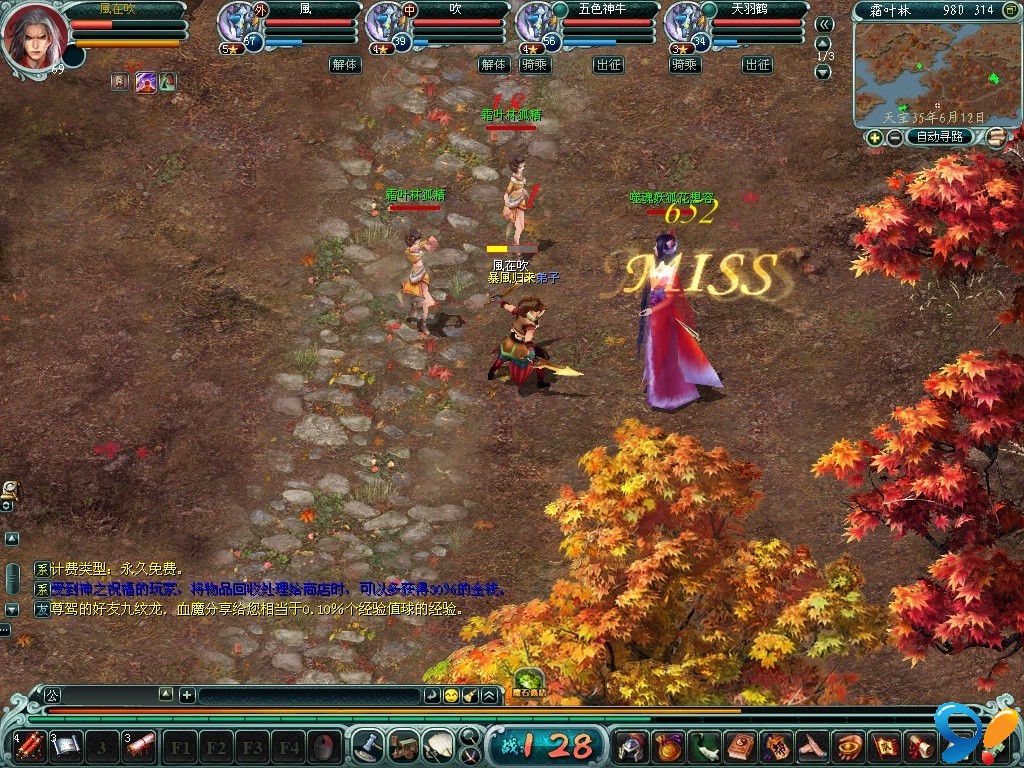Click the eye icon in the bottom menu

point(851,746)
